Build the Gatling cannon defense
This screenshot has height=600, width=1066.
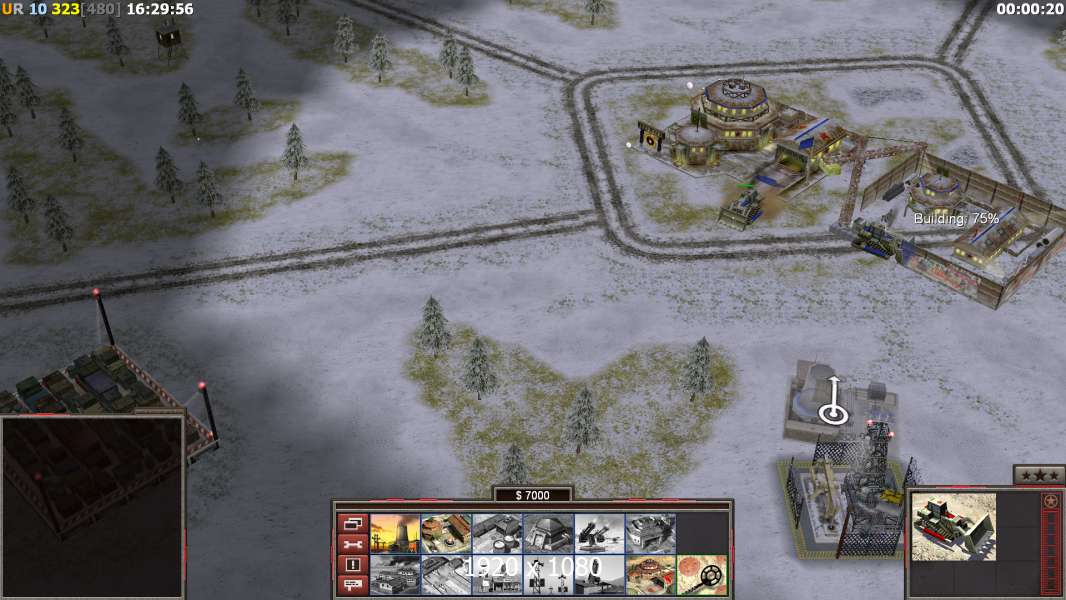pyautogui.click(x=599, y=533)
